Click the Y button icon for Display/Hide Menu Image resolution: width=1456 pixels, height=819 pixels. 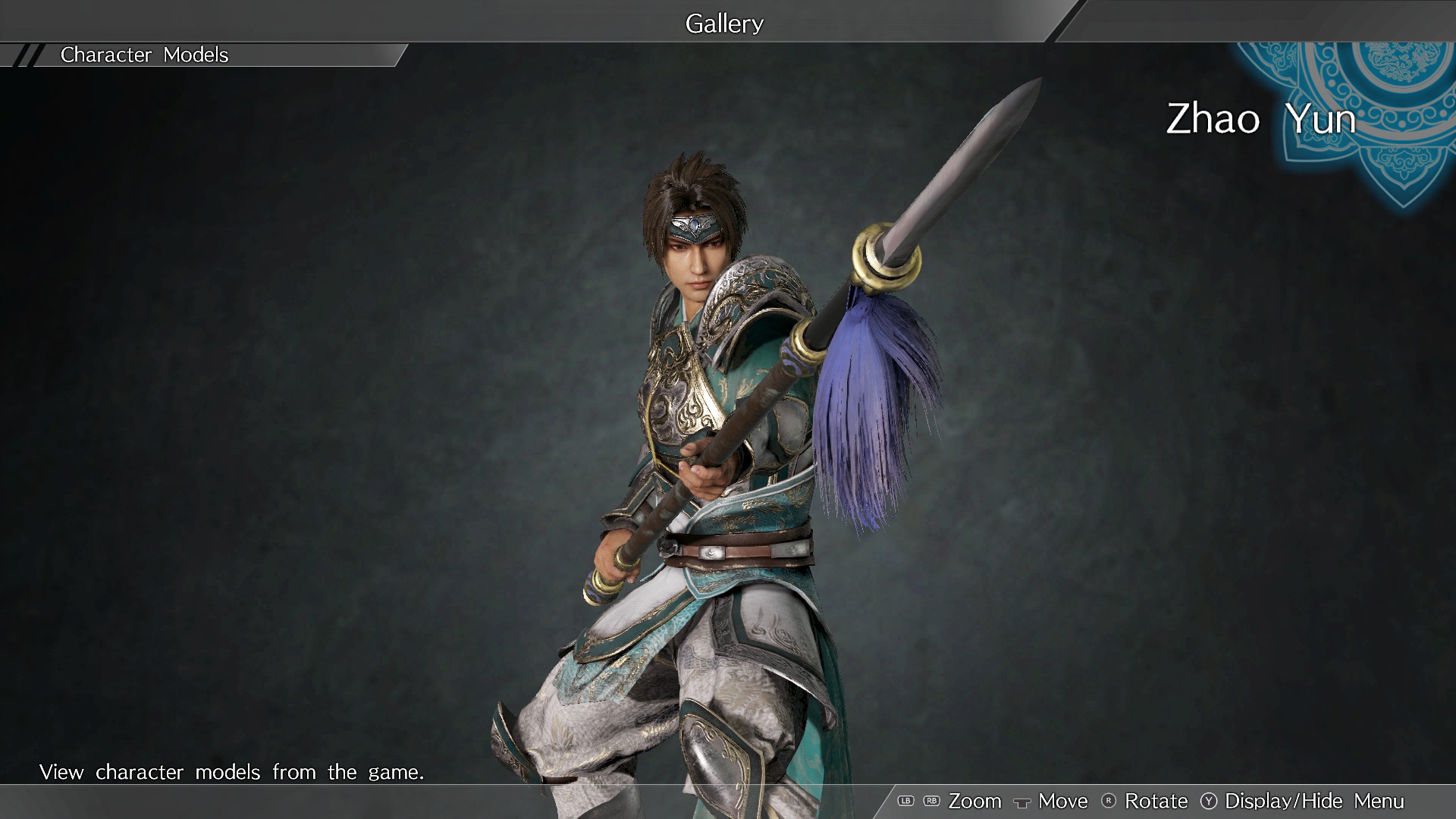1209,801
